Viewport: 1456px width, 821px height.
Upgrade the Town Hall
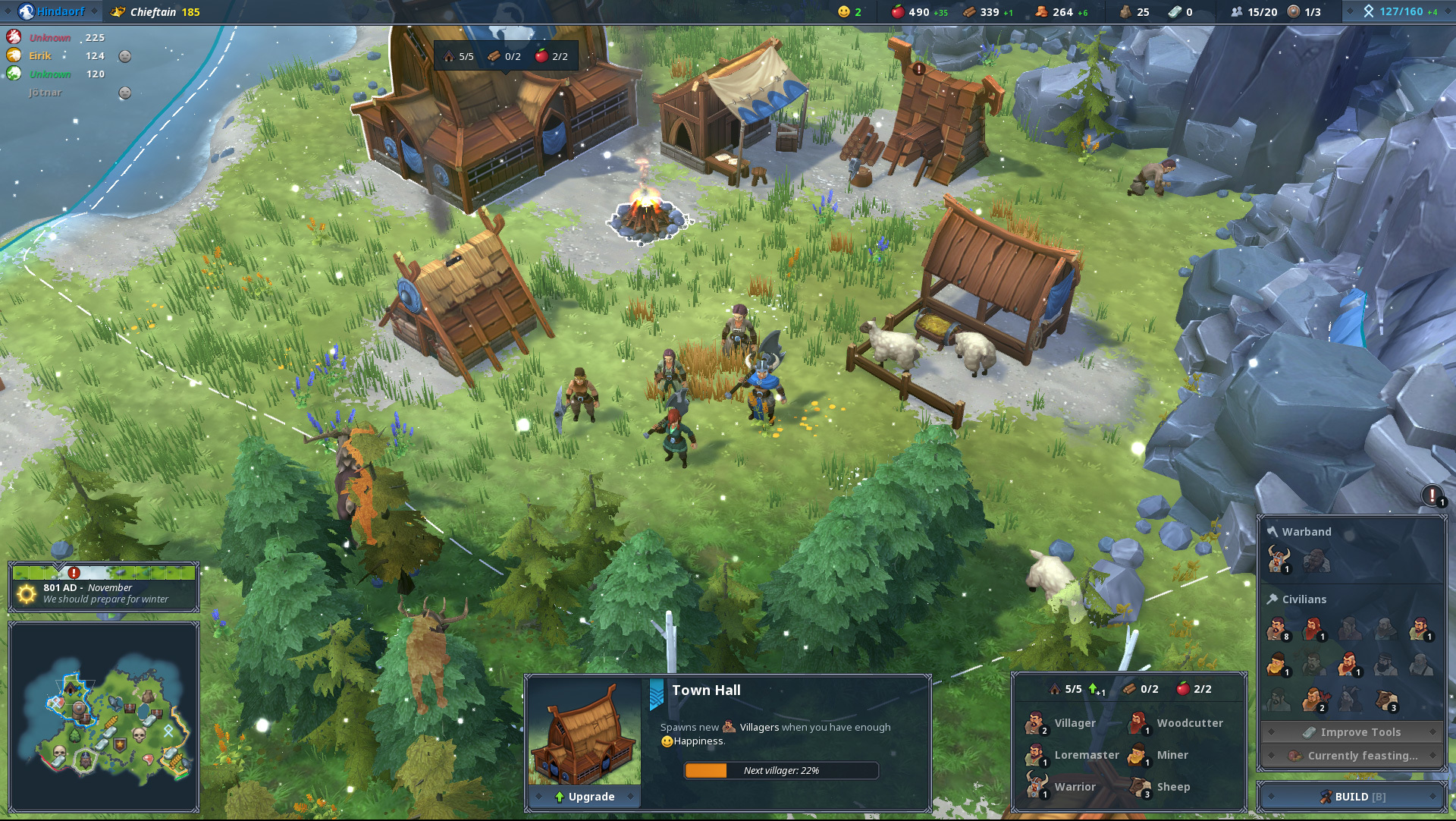[585, 797]
